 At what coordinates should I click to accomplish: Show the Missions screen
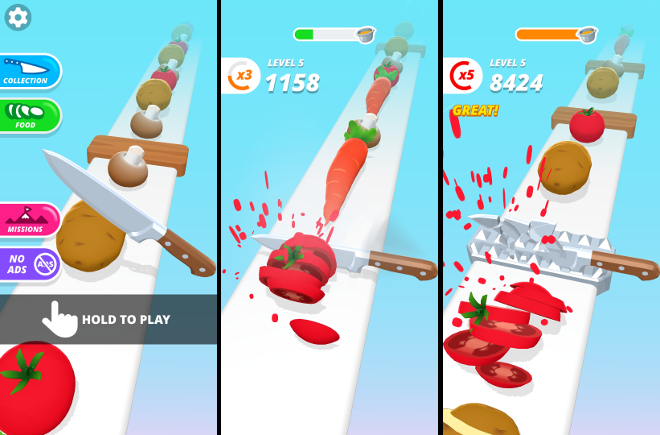tap(27, 220)
